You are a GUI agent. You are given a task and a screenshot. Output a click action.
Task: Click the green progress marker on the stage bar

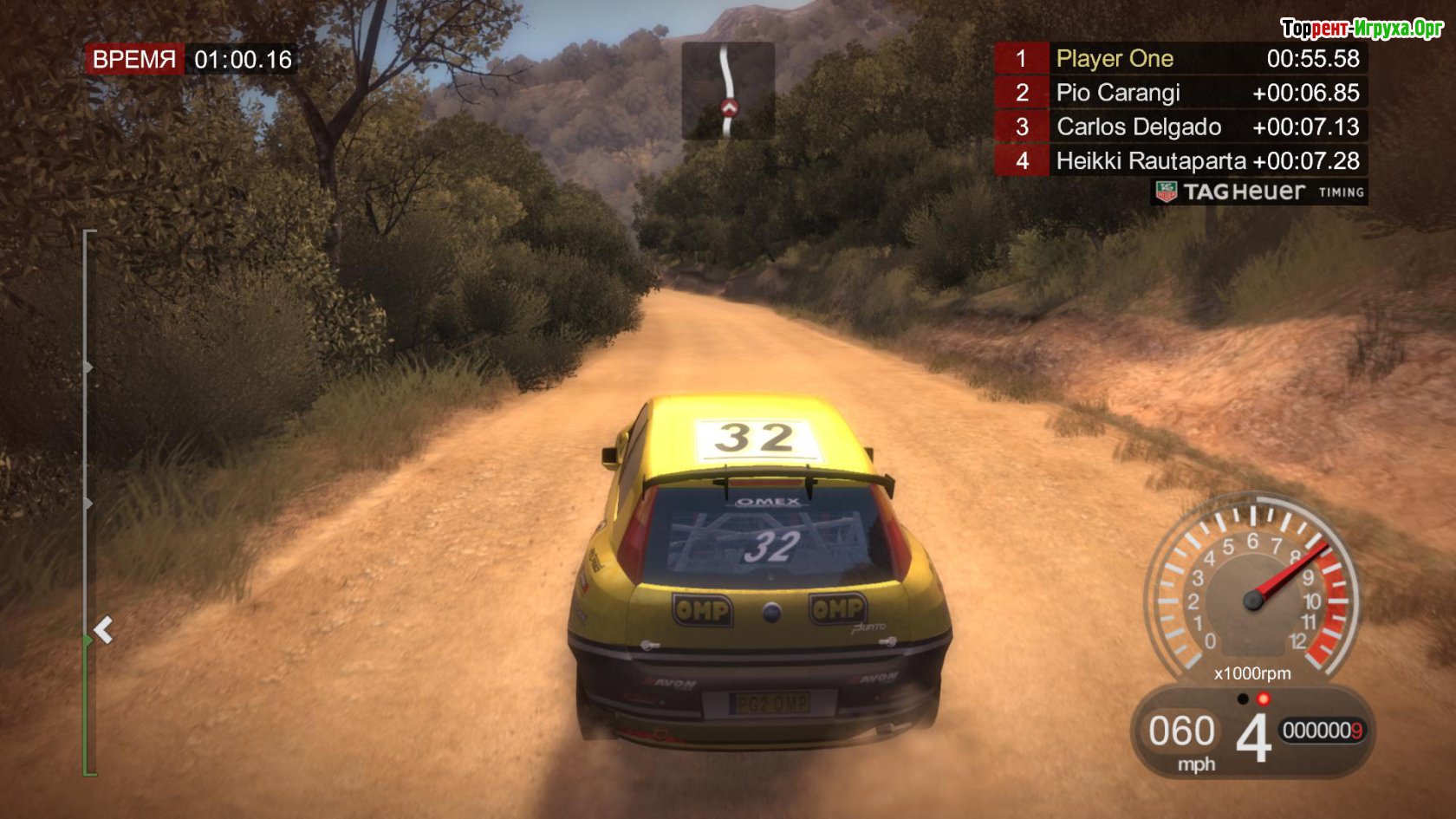[x=87, y=639]
